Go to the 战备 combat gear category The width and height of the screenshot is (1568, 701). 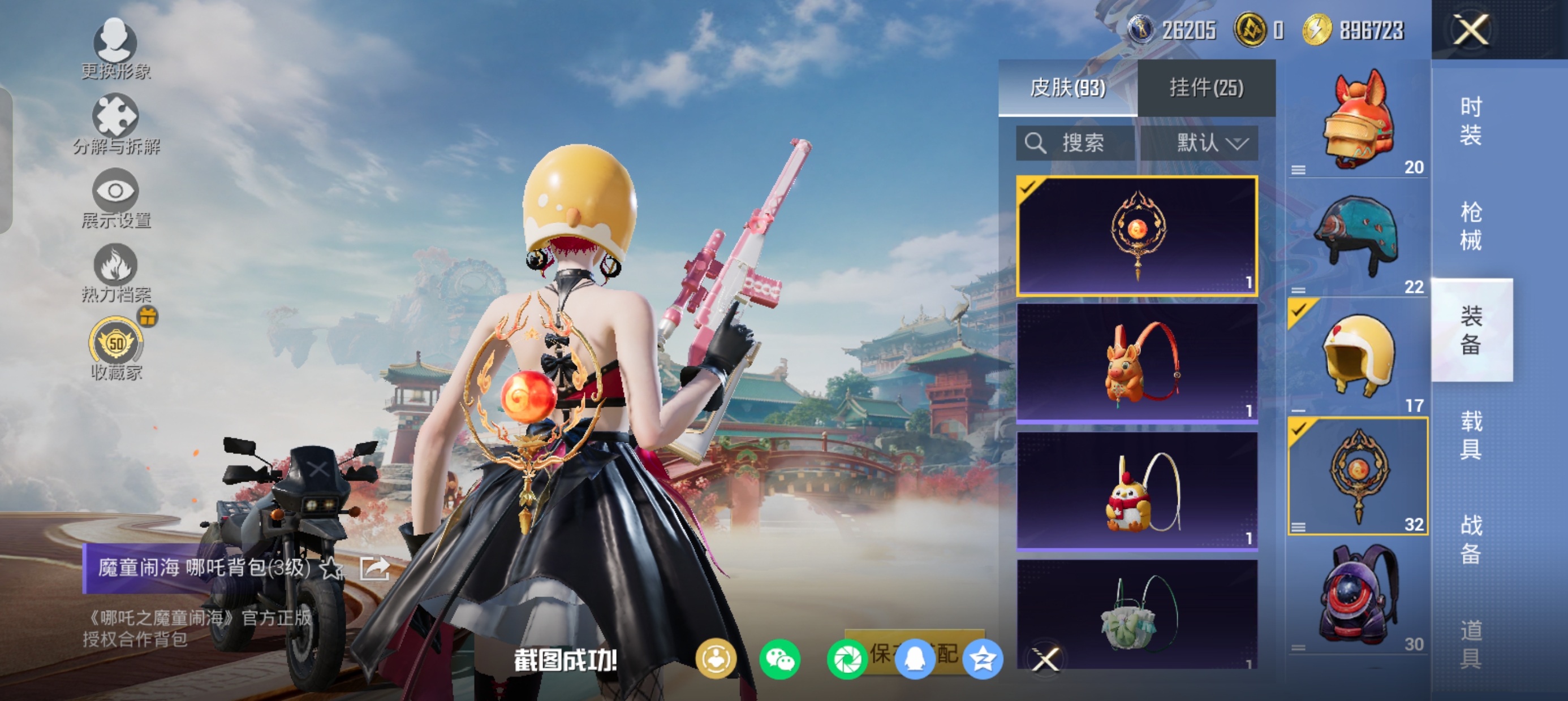(1471, 540)
